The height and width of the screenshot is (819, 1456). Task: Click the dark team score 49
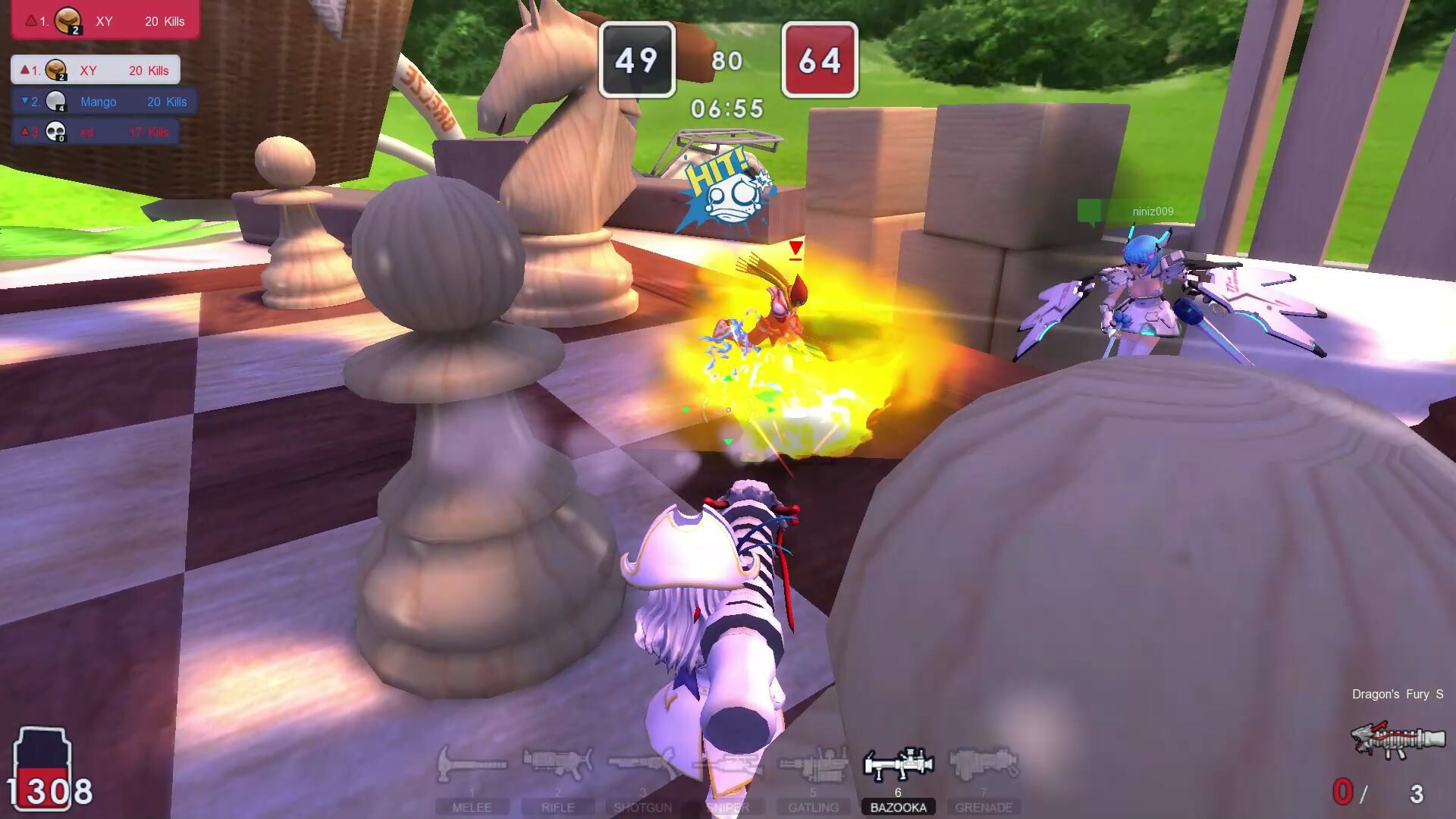637,59
